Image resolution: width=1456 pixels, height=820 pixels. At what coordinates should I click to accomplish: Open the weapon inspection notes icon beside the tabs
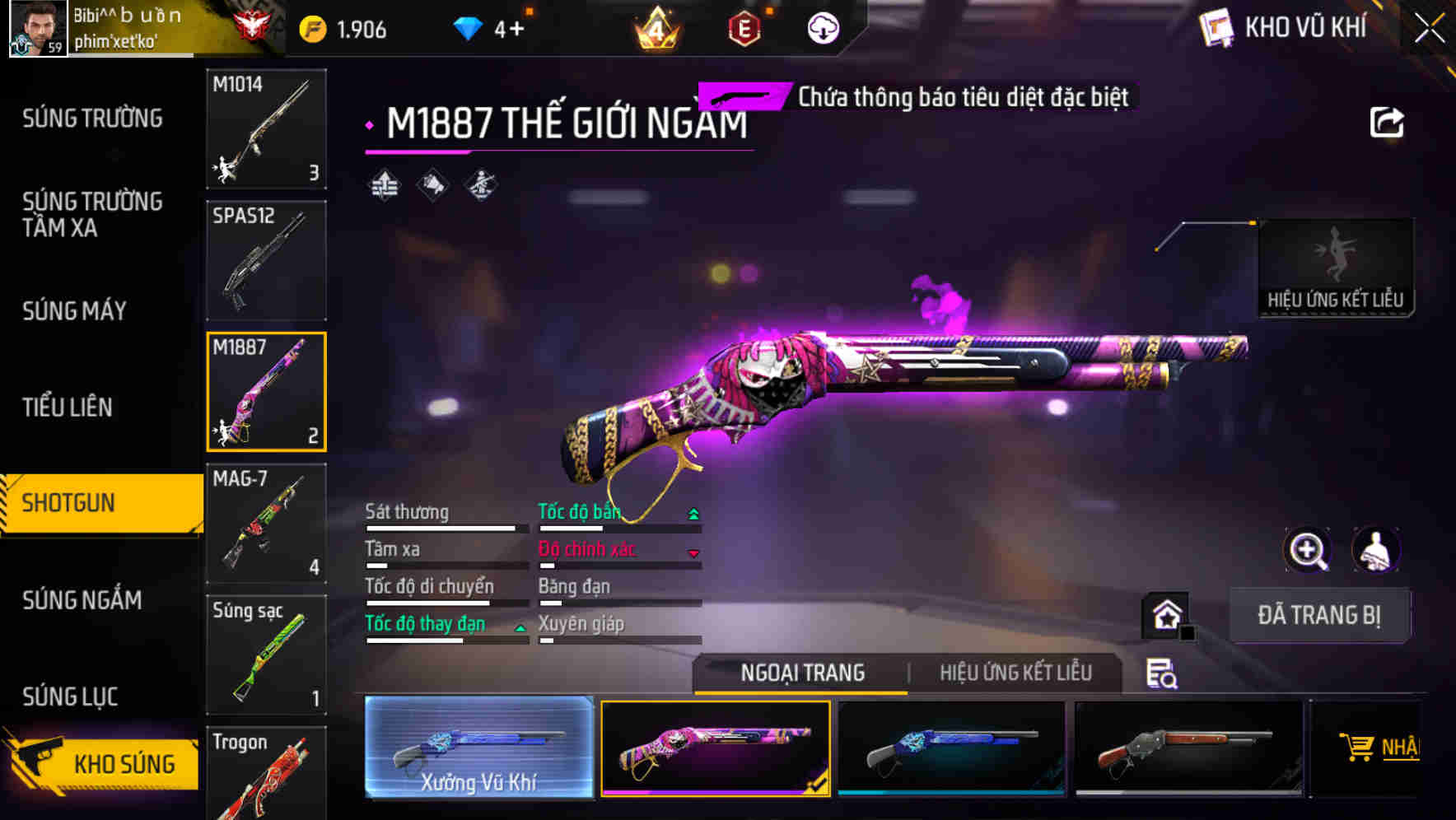click(x=1162, y=673)
